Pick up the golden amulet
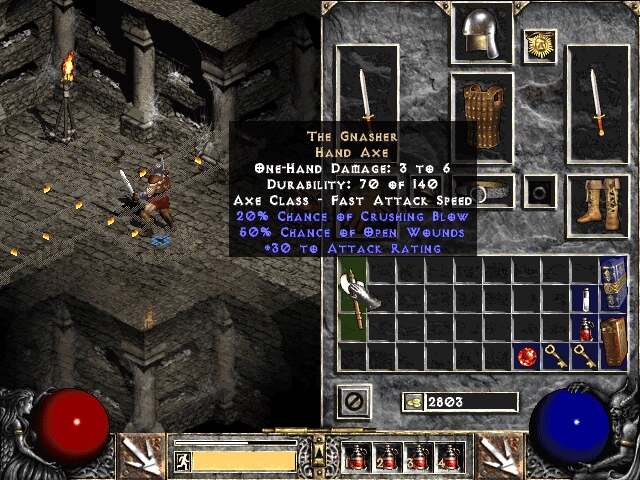The image size is (640, 480). [x=541, y=45]
